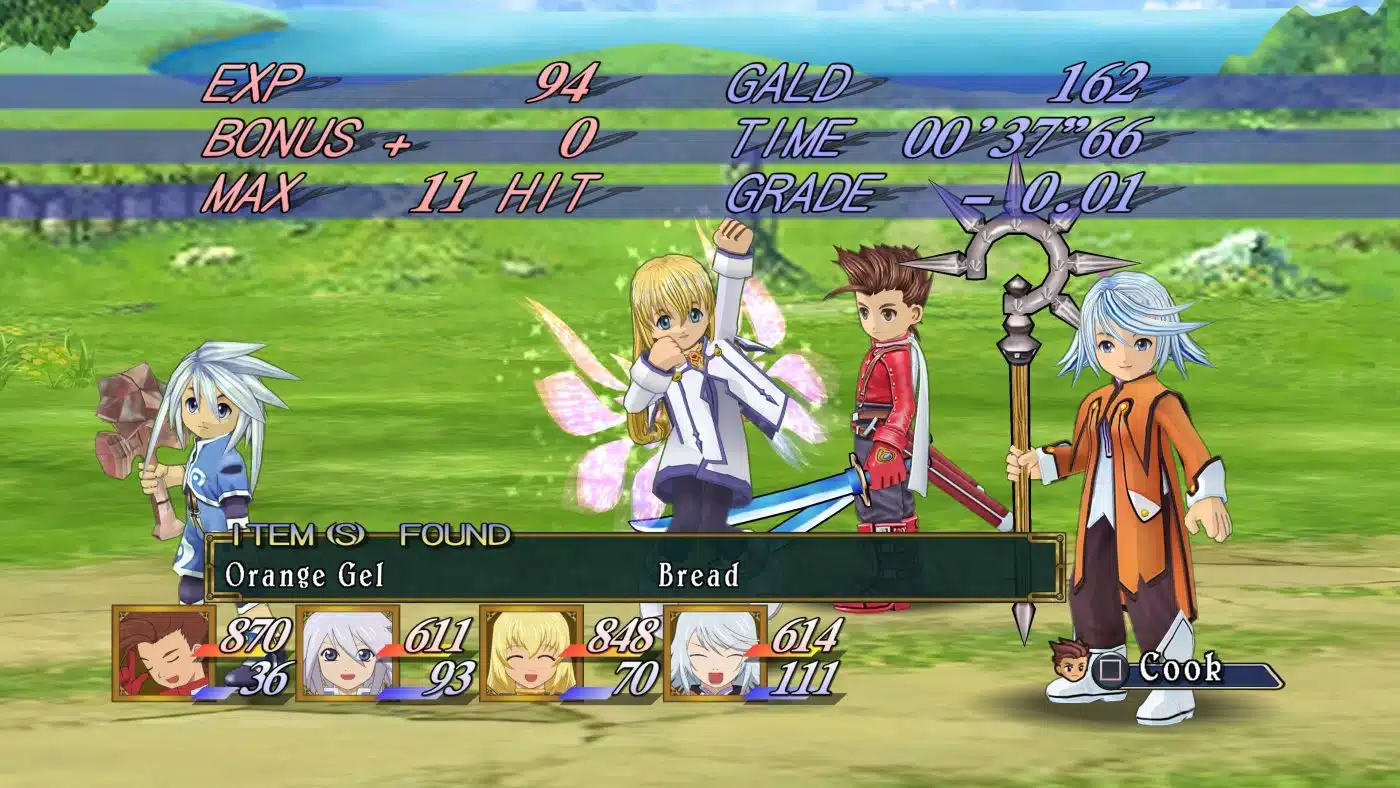Activate the Cook option

coord(1180,669)
